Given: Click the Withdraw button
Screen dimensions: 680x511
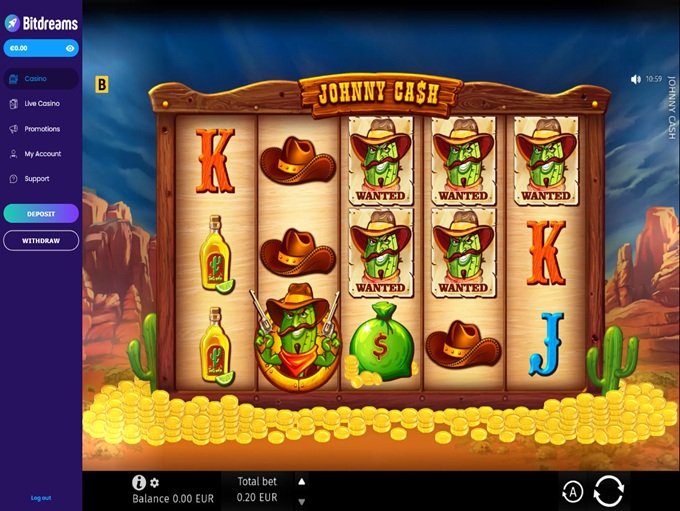Looking at the screenshot, I should (x=41, y=241).
